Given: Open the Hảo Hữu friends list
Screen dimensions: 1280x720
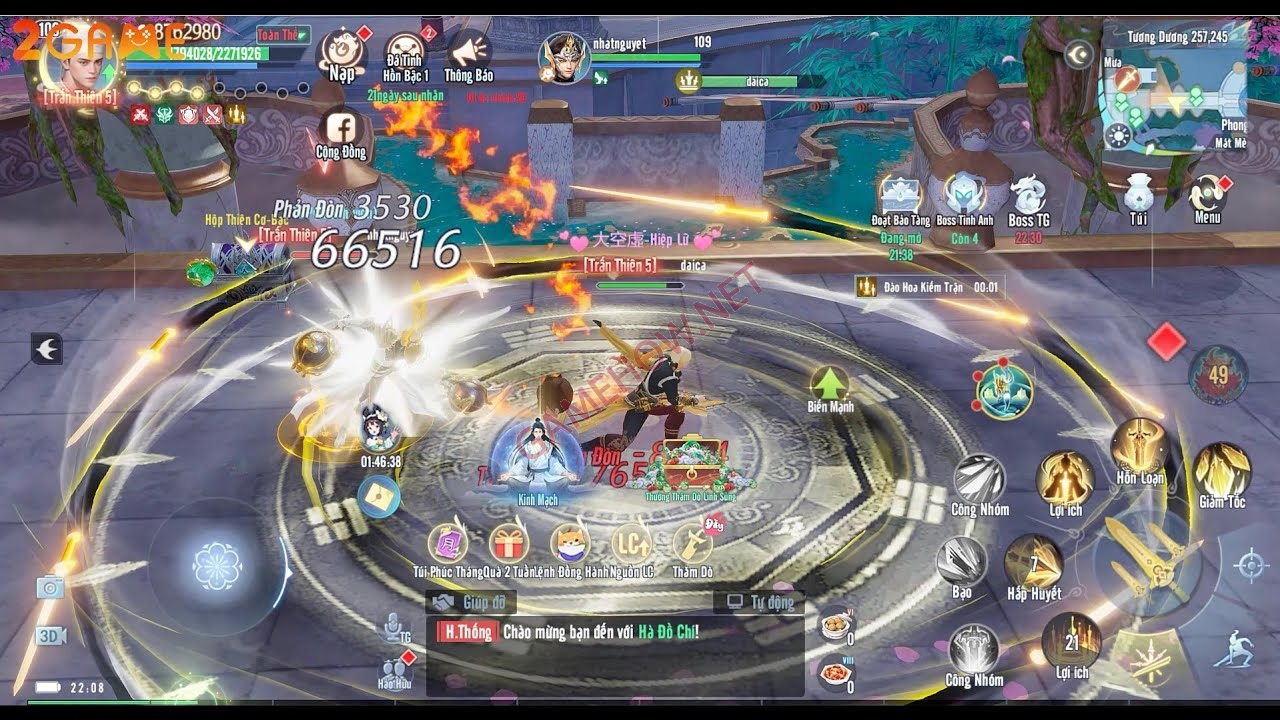Looking at the screenshot, I should (395, 668).
